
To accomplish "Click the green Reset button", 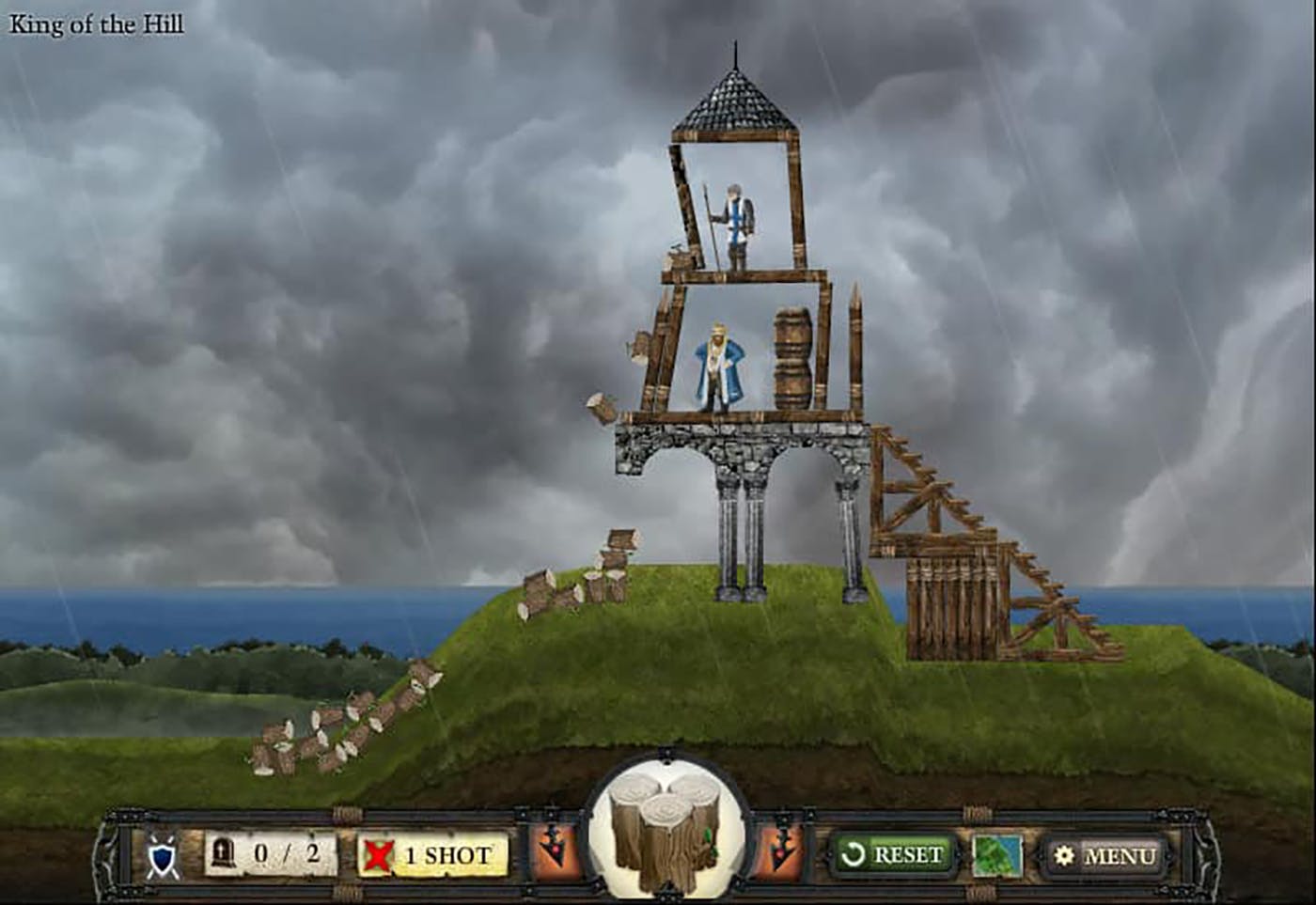I will [x=892, y=854].
